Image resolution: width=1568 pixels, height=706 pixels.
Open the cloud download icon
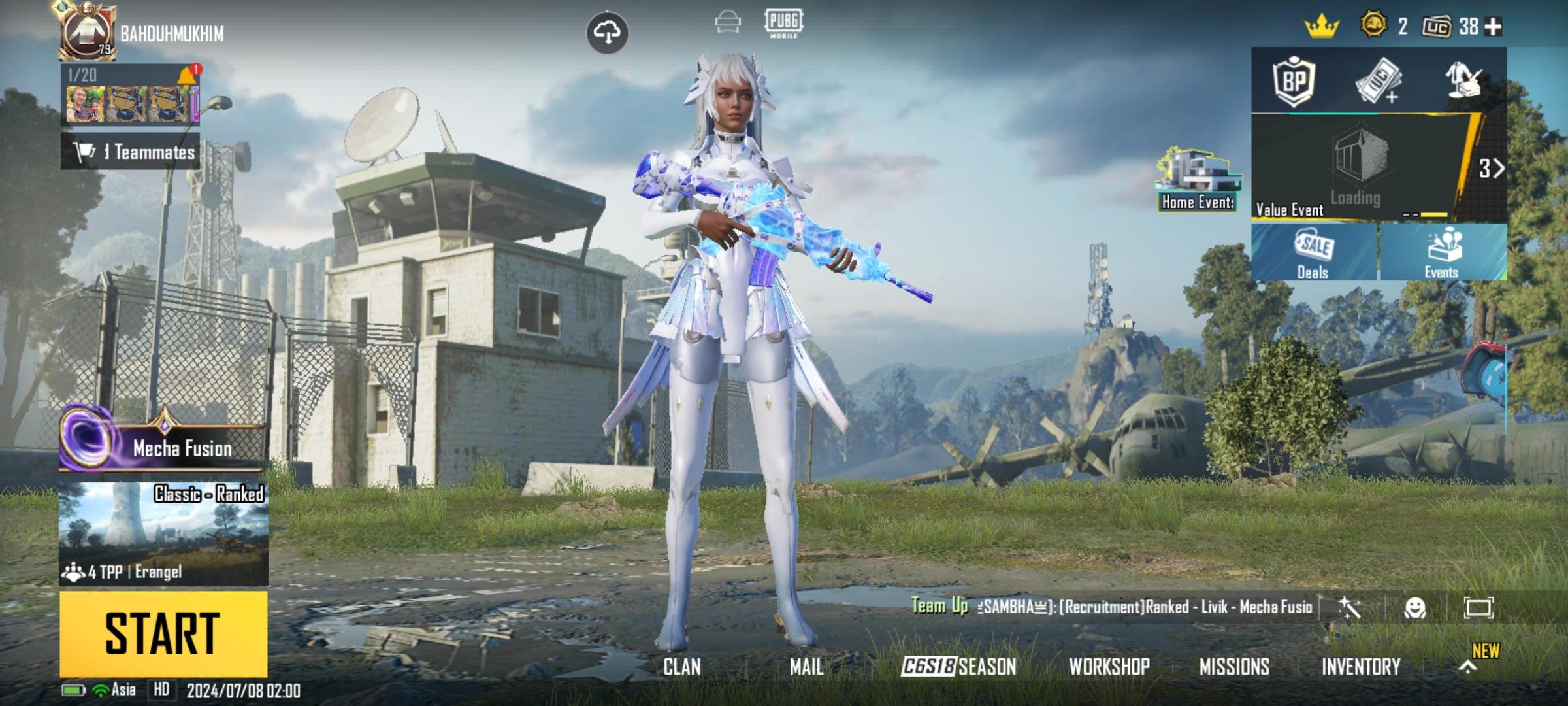[x=608, y=32]
